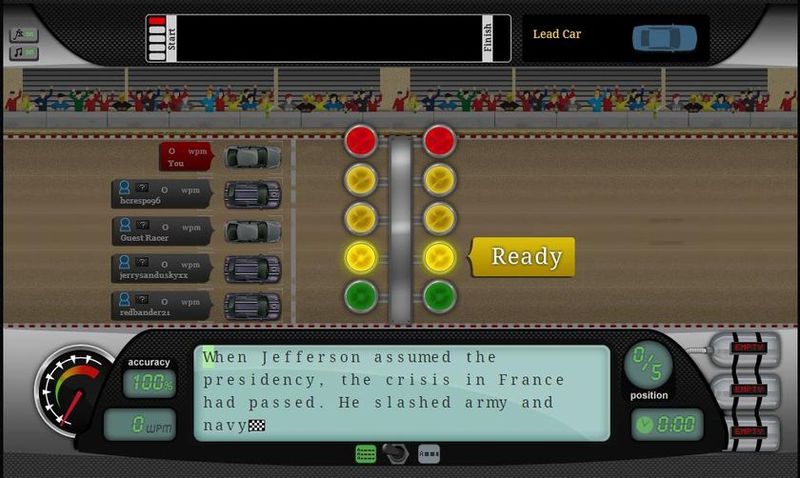The image size is (800, 478).
Task: Flip the text display toggle switch
Action: click(397, 454)
